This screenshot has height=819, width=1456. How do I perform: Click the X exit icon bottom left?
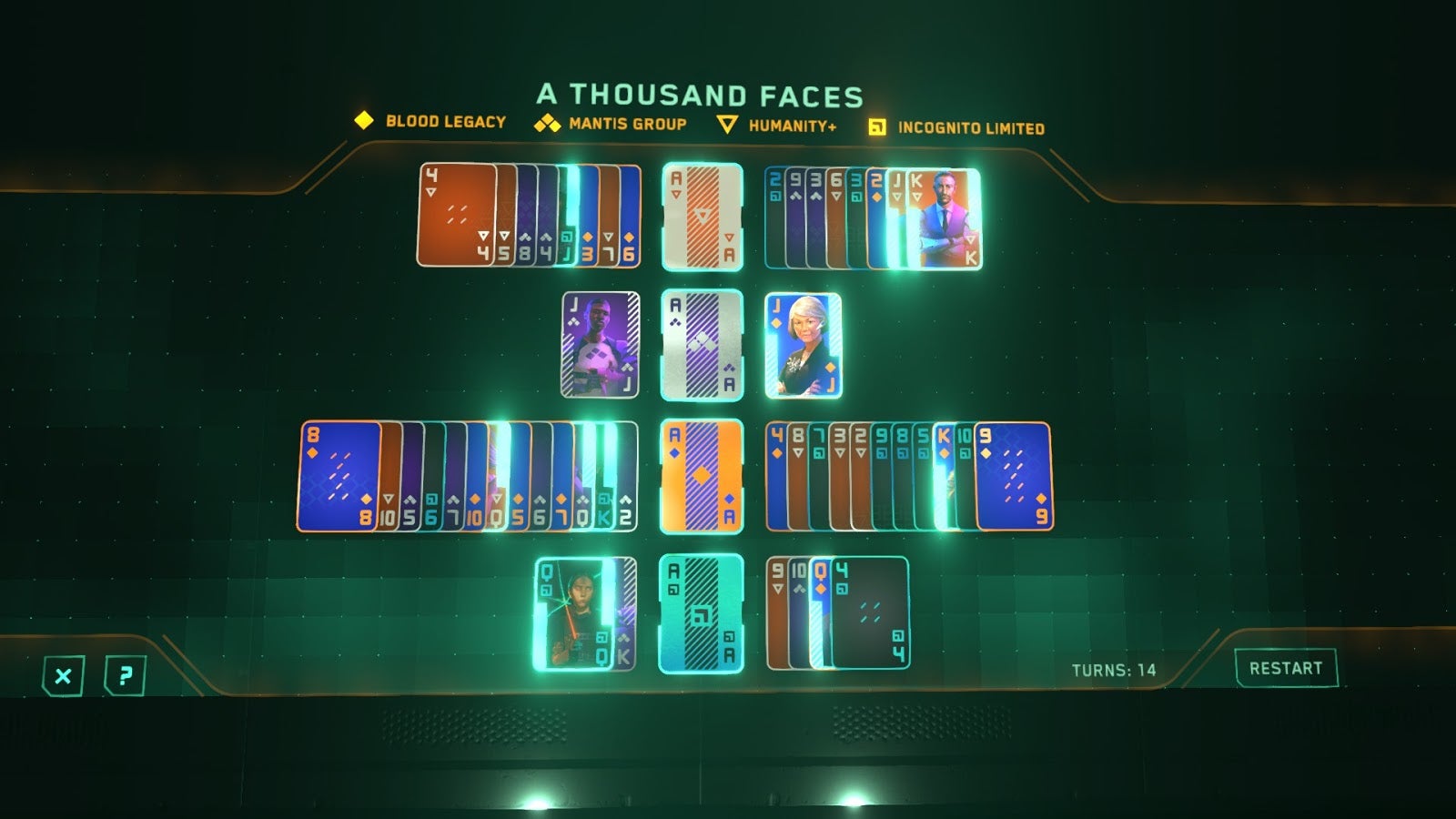point(61,675)
